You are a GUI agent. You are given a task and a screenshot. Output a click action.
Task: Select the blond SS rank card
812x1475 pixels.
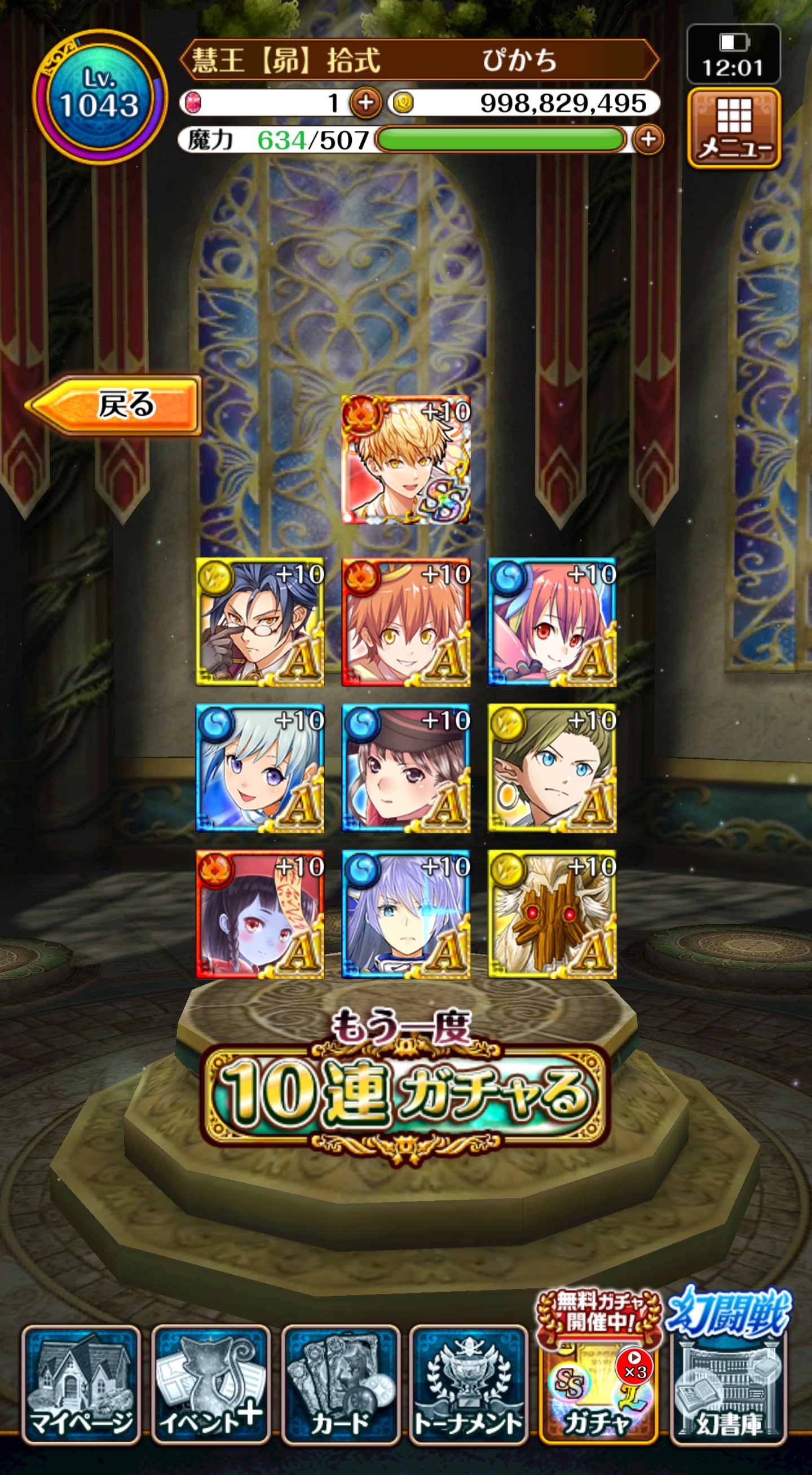point(405,460)
